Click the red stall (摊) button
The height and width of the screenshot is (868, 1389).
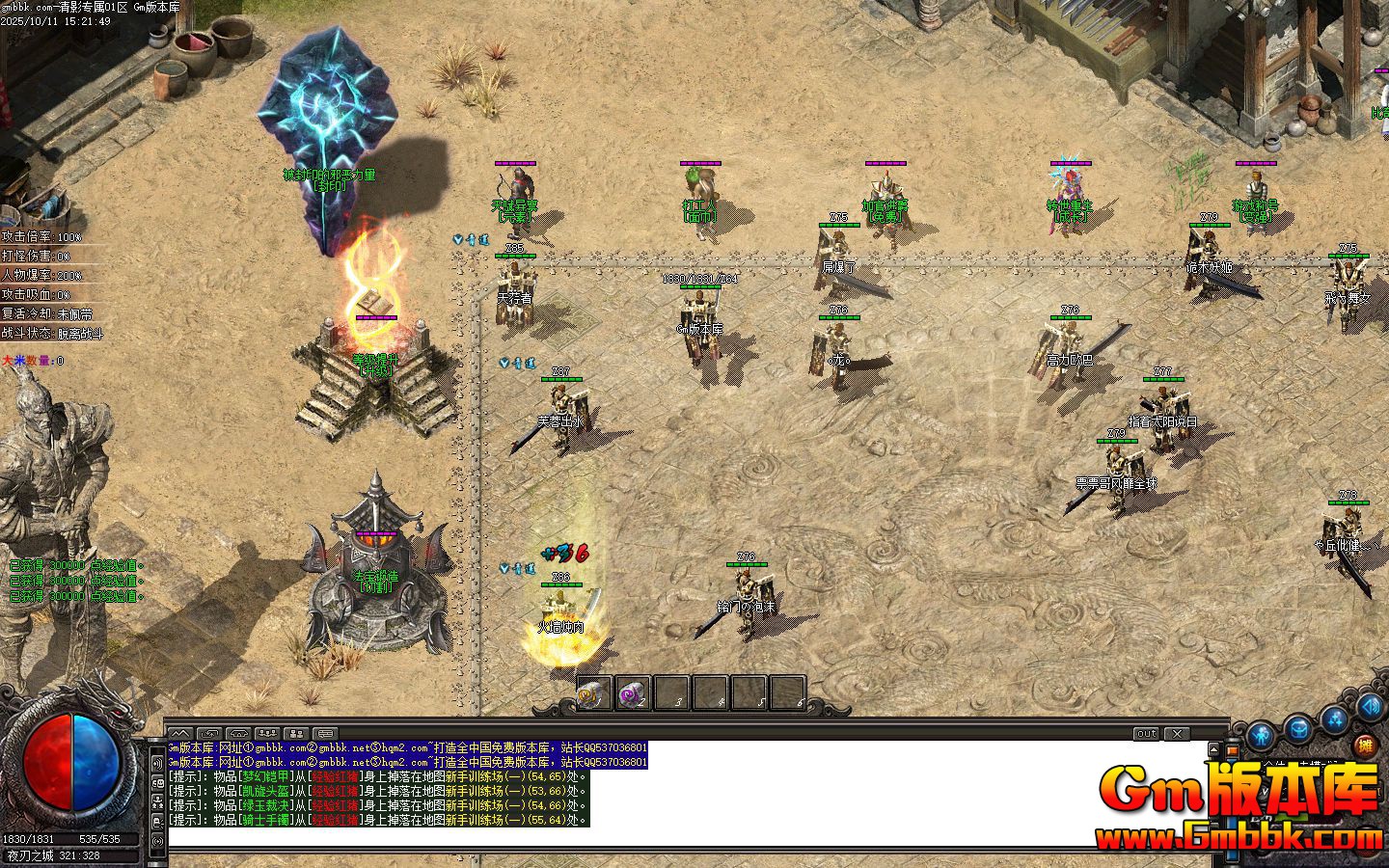[1364, 746]
